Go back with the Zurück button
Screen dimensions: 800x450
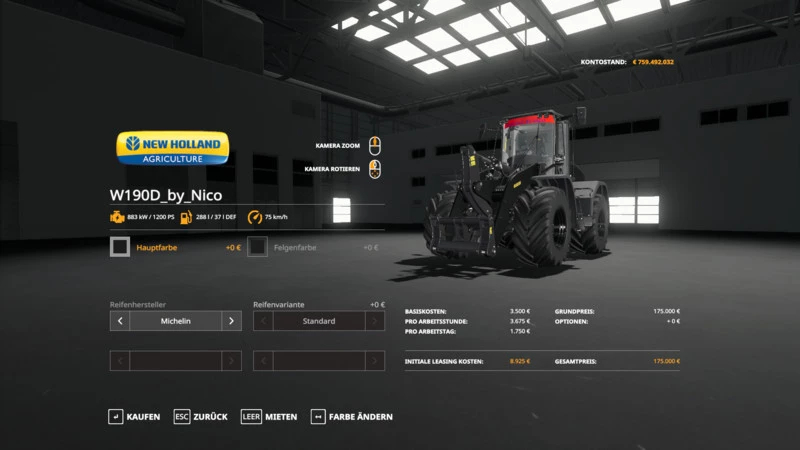tap(200, 416)
